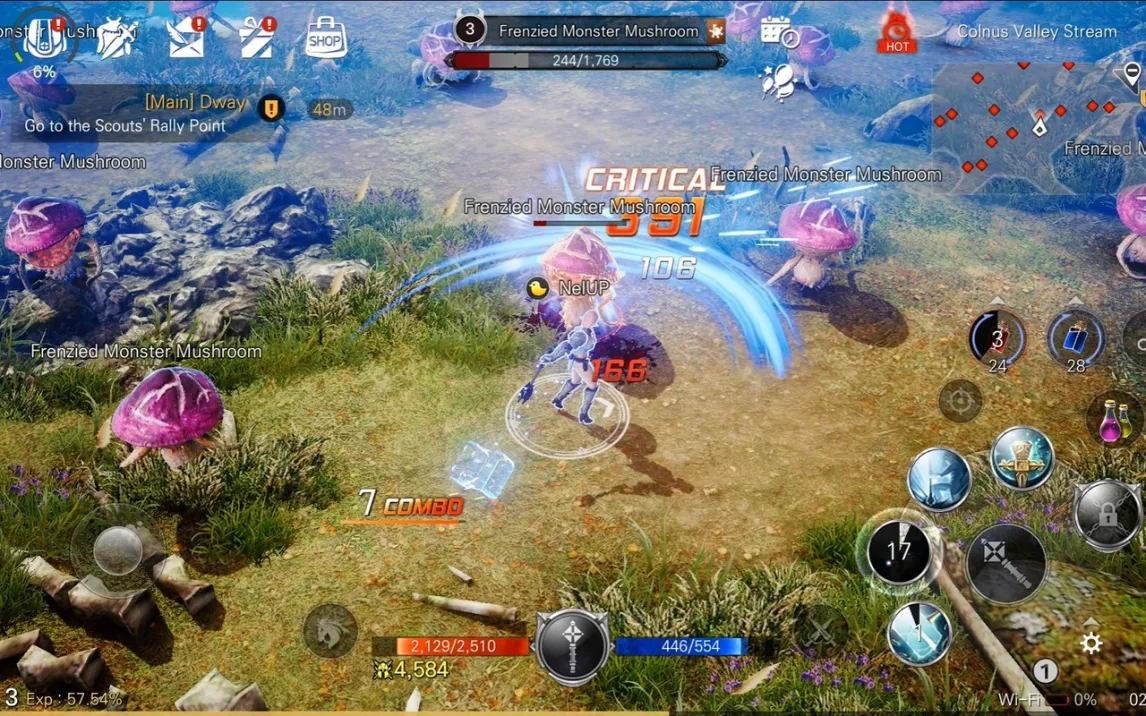This screenshot has width=1146, height=716.
Task: Activate the golden hammer skill
Action: [1021, 458]
